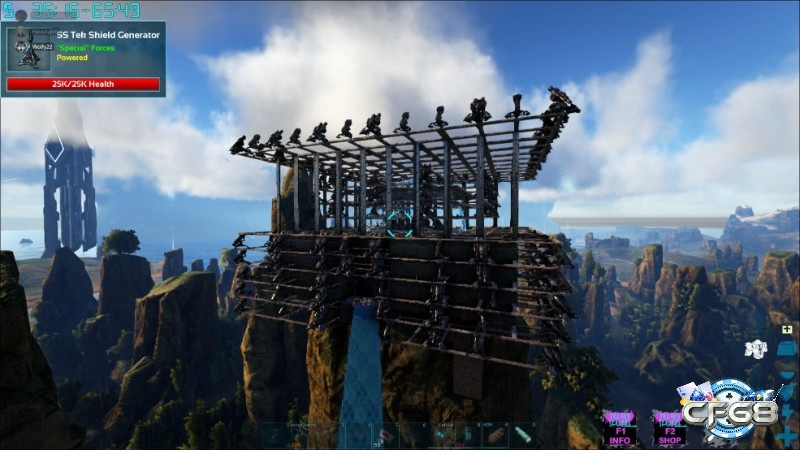Click the small yellow plus icon
Viewport: 800px width, 450px height.
click(787, 329)
